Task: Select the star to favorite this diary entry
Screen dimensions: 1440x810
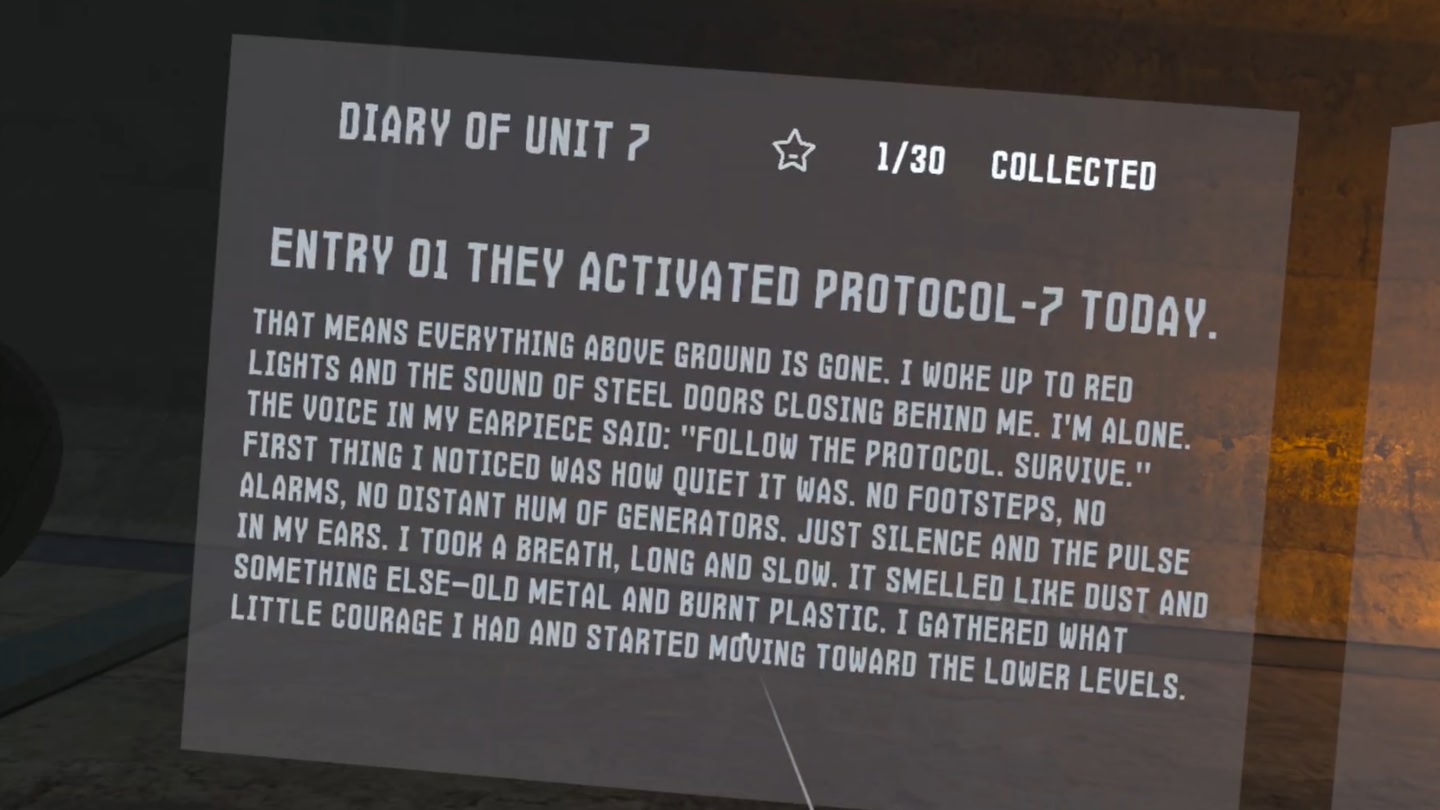Action: [x=793, y=153]
